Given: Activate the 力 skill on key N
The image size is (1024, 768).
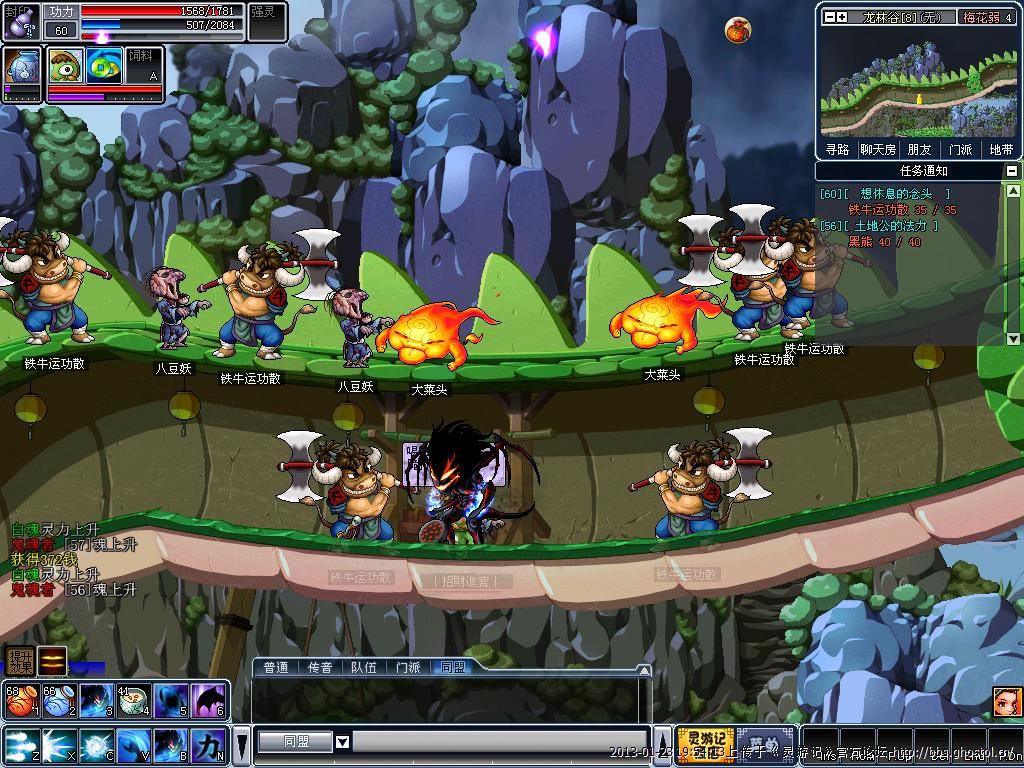Looking at the screenshot, I should [x=209, y=746].
